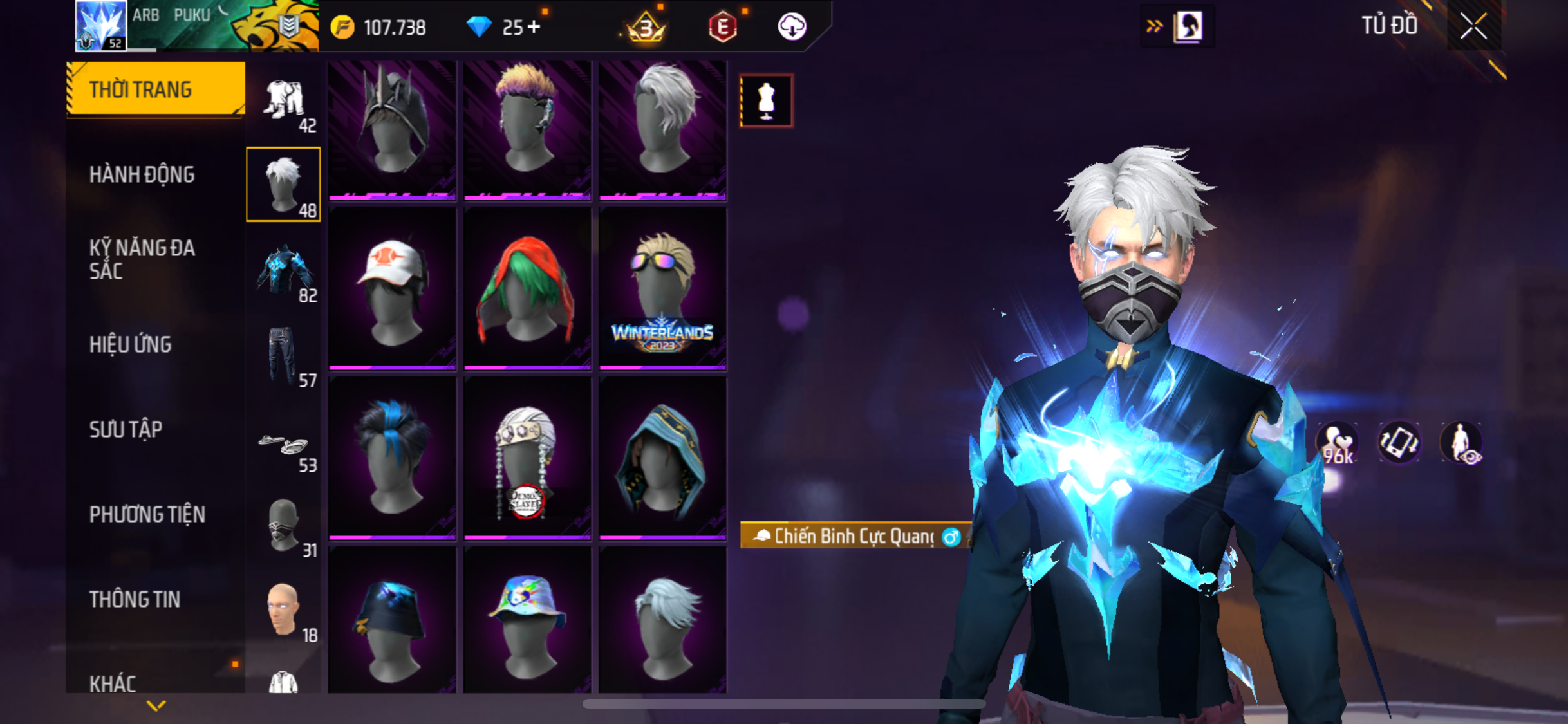Viewport: 1568px width, 724px height.
Task: Click the mannequin outfit preset icon
Action: pyautogui.click(x=766, y=101)
